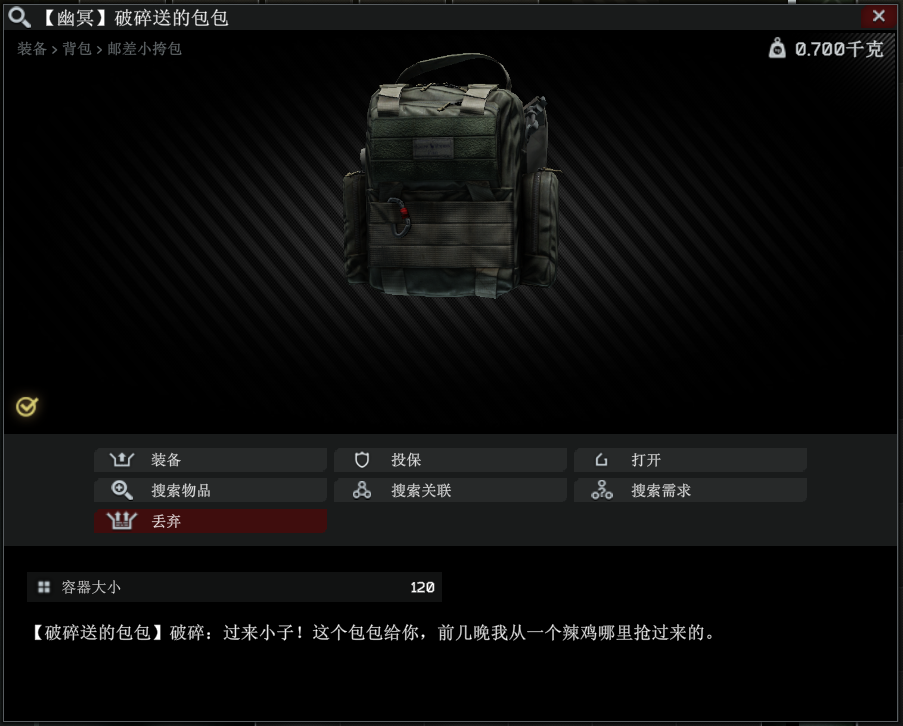This screenshot has height=726, width=903.
Task: Click 搜索需求 requirement search
Action: [690, 491]
